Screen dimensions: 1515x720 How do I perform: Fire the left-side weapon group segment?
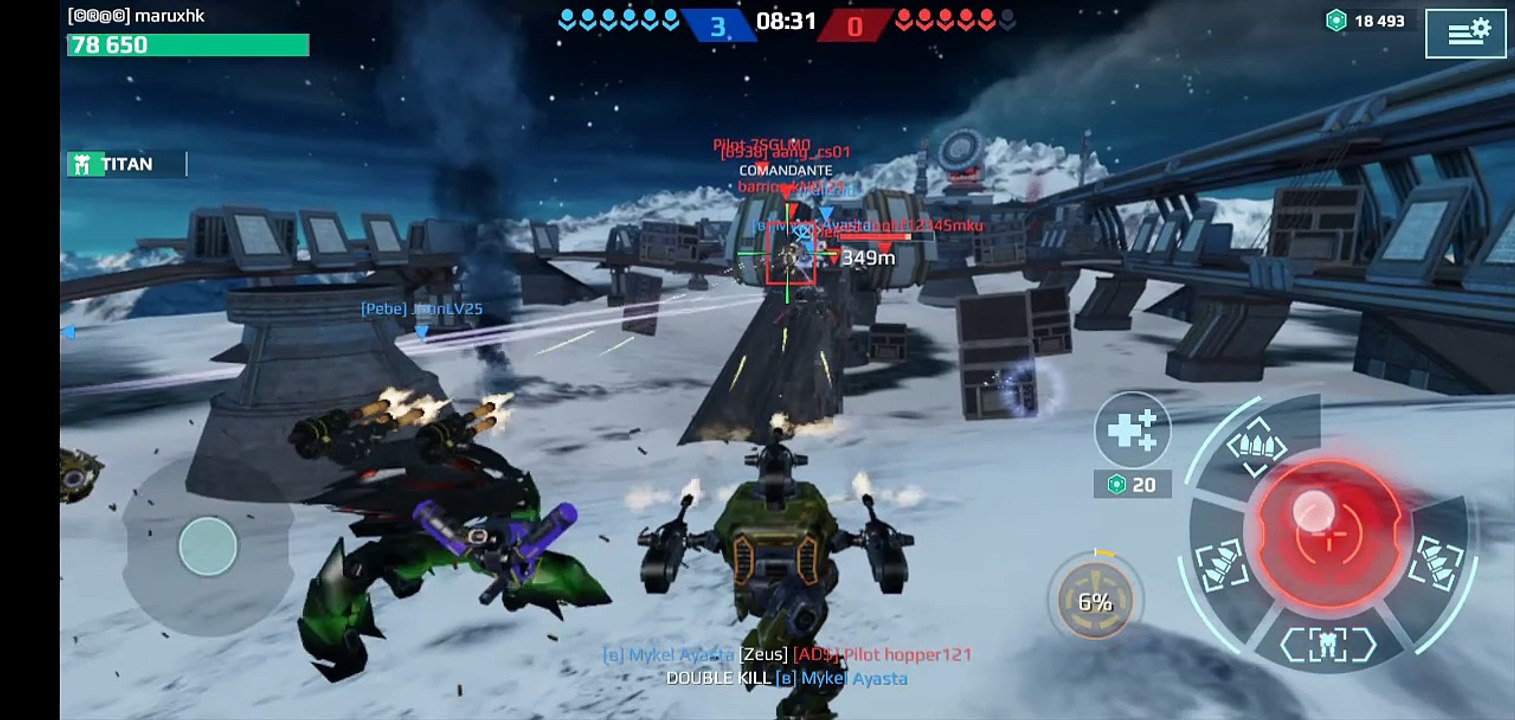click(1221, 565)
